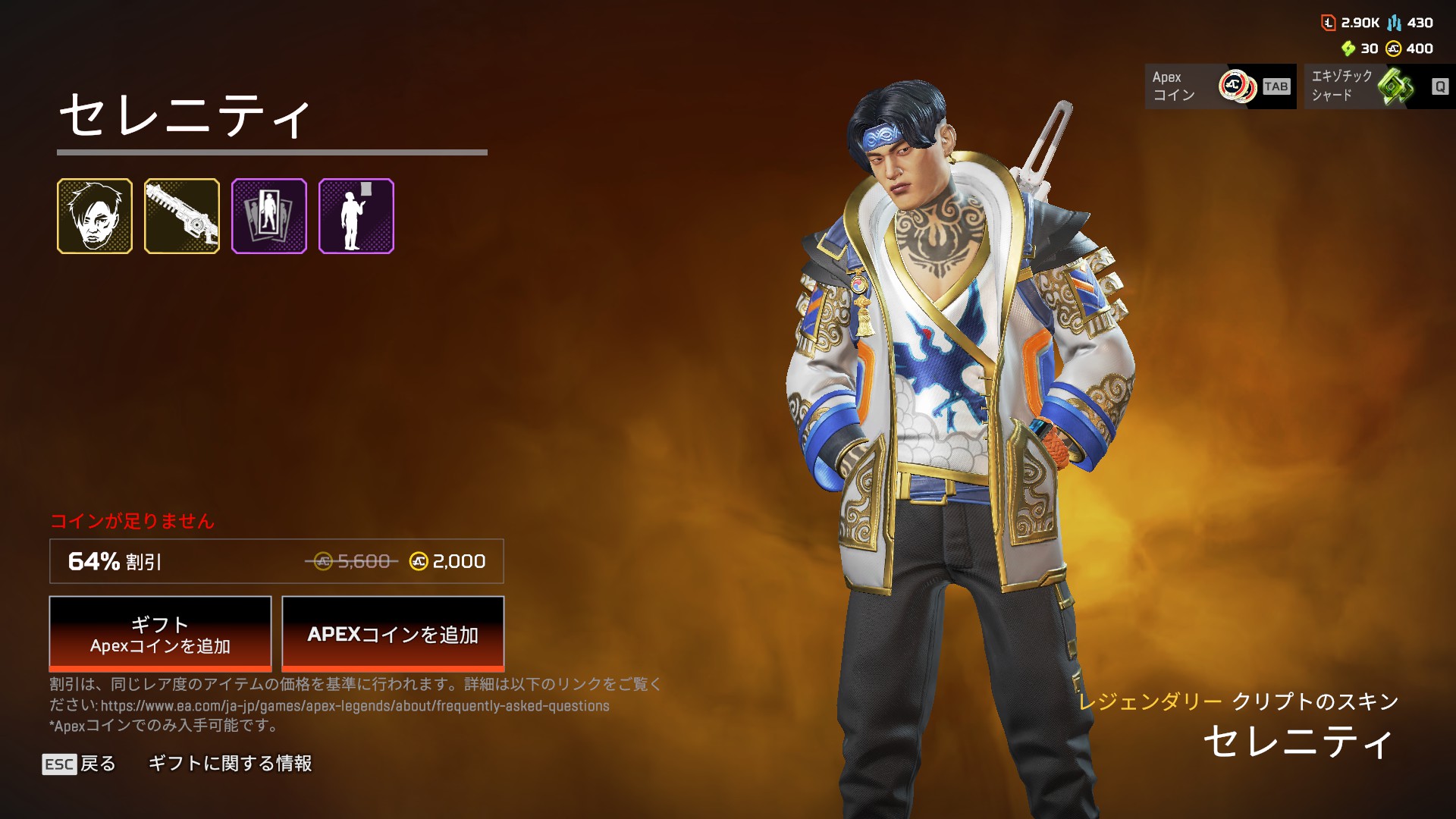Screen dimensions: 1456x819
Task: Click the Gift add Apex Coins button
Action: tap(160, 634)
